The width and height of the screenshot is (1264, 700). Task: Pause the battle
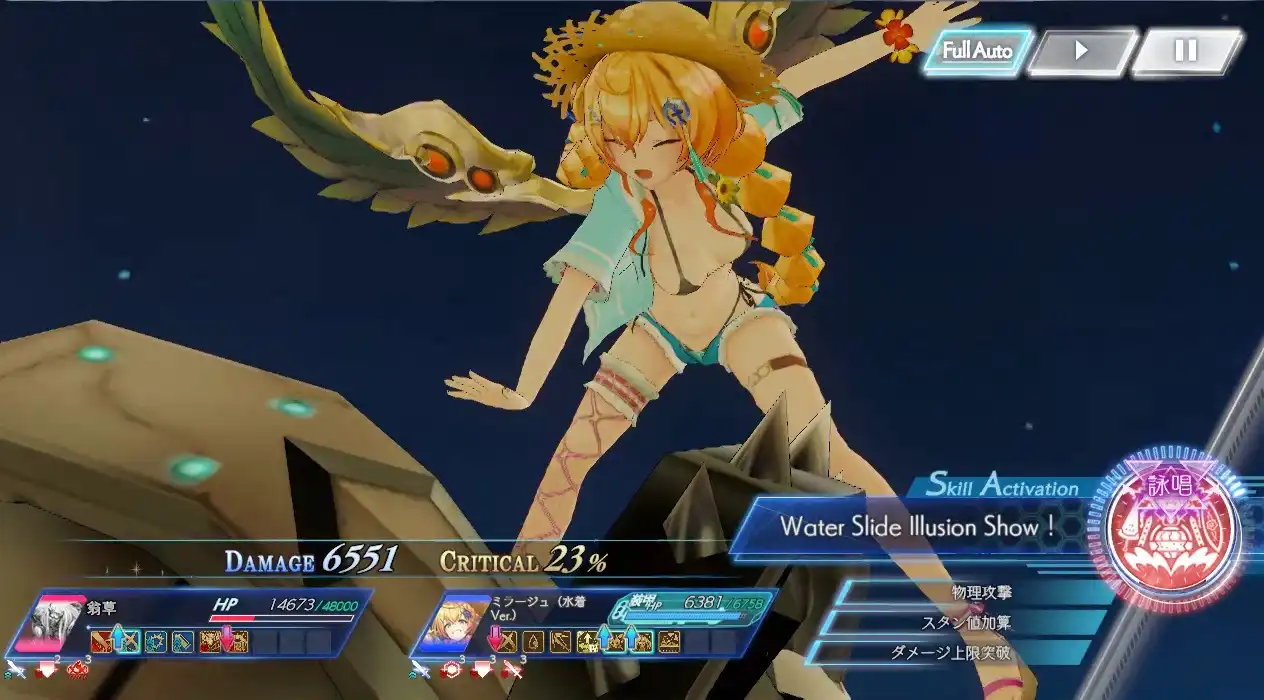1186,51
